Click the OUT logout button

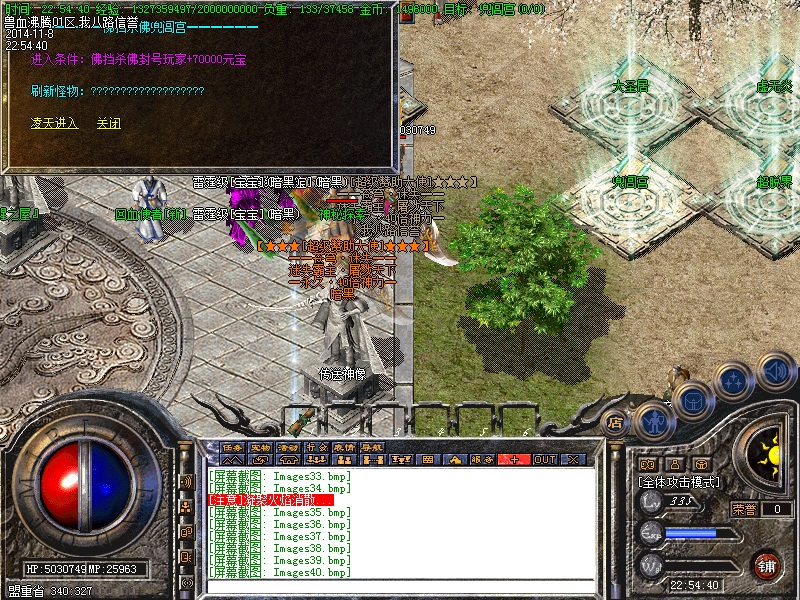[x=544, y=459]
